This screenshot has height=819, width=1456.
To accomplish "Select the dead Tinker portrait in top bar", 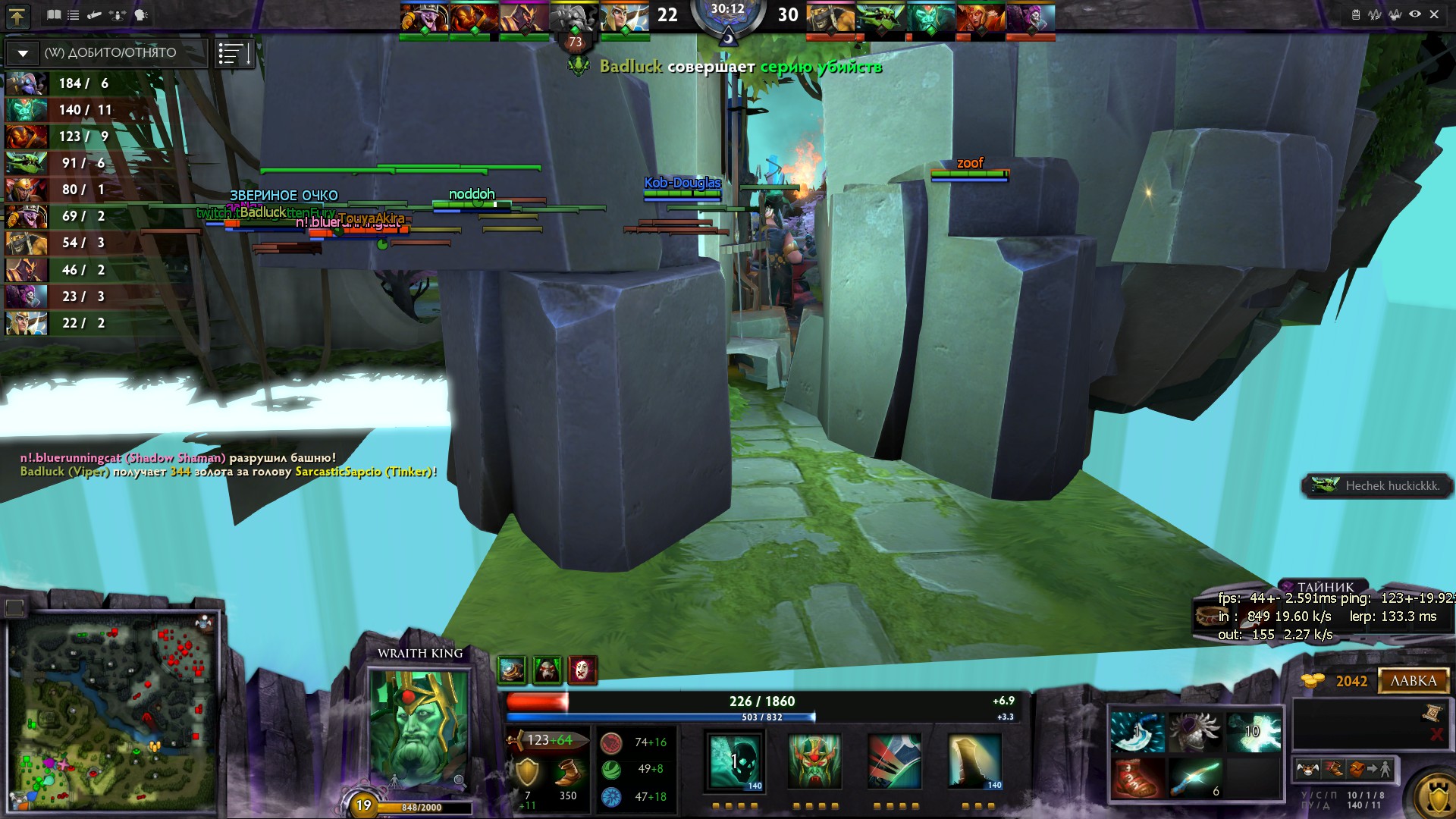I will [x=574, y=17].
